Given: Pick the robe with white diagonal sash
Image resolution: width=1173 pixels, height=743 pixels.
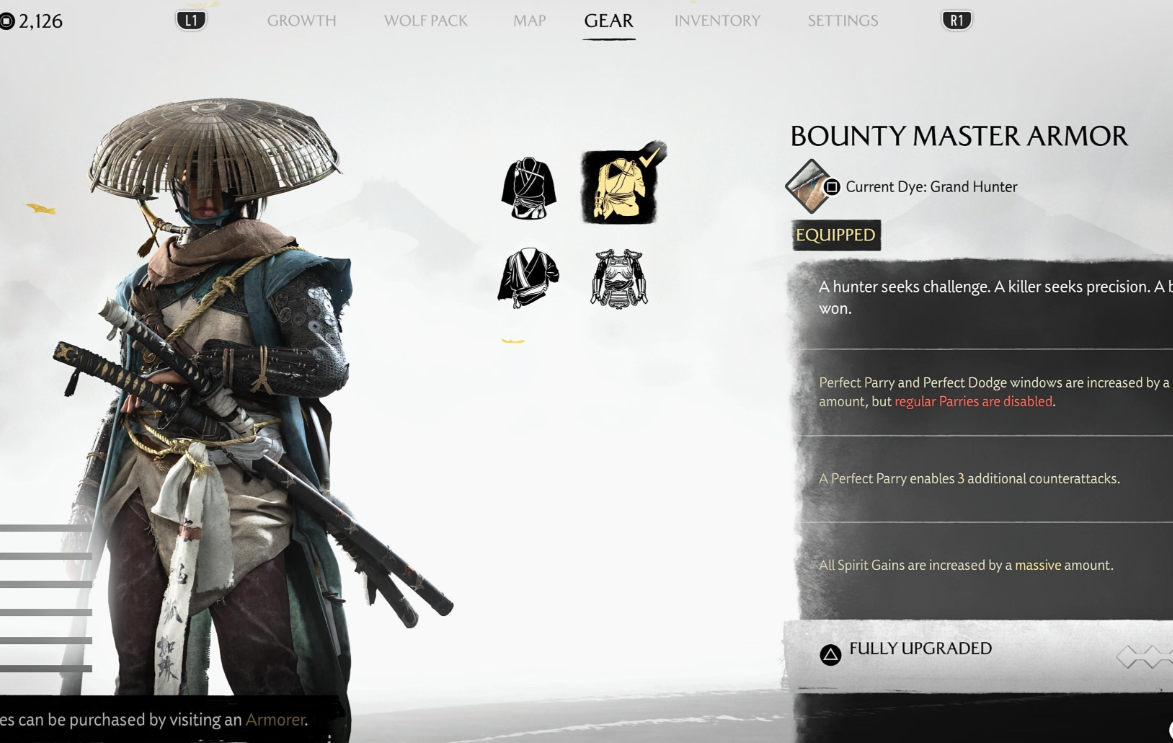Looking at the screenshot, I should pyautogui.click(x=529, y=277).
